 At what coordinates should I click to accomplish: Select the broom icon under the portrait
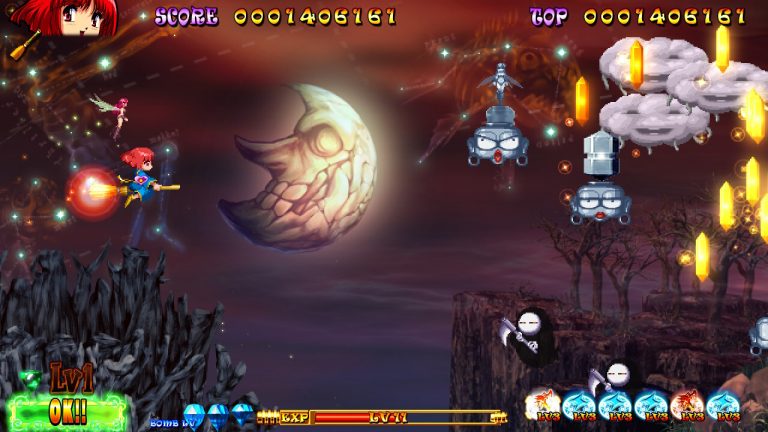(x=25, y=44)
